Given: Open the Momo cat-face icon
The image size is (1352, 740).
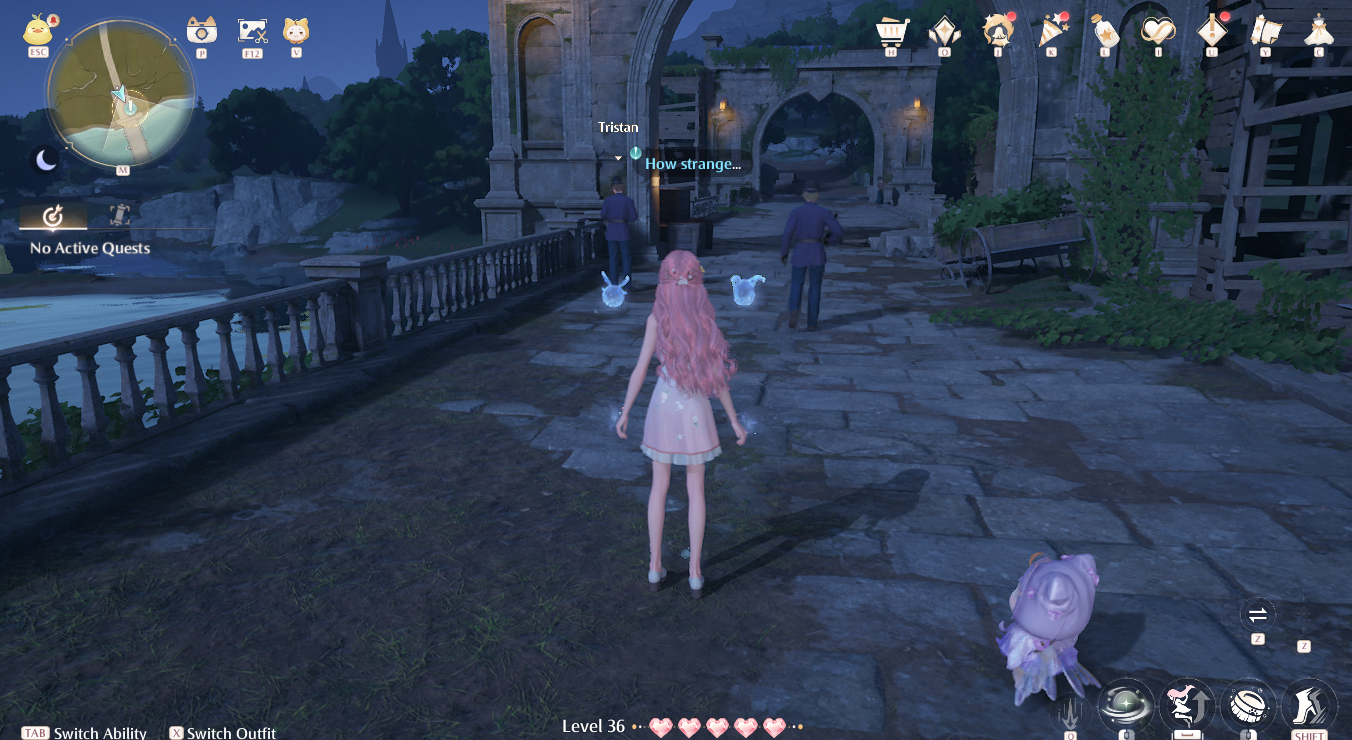Looking at the screenshot, I should (296, 31).
